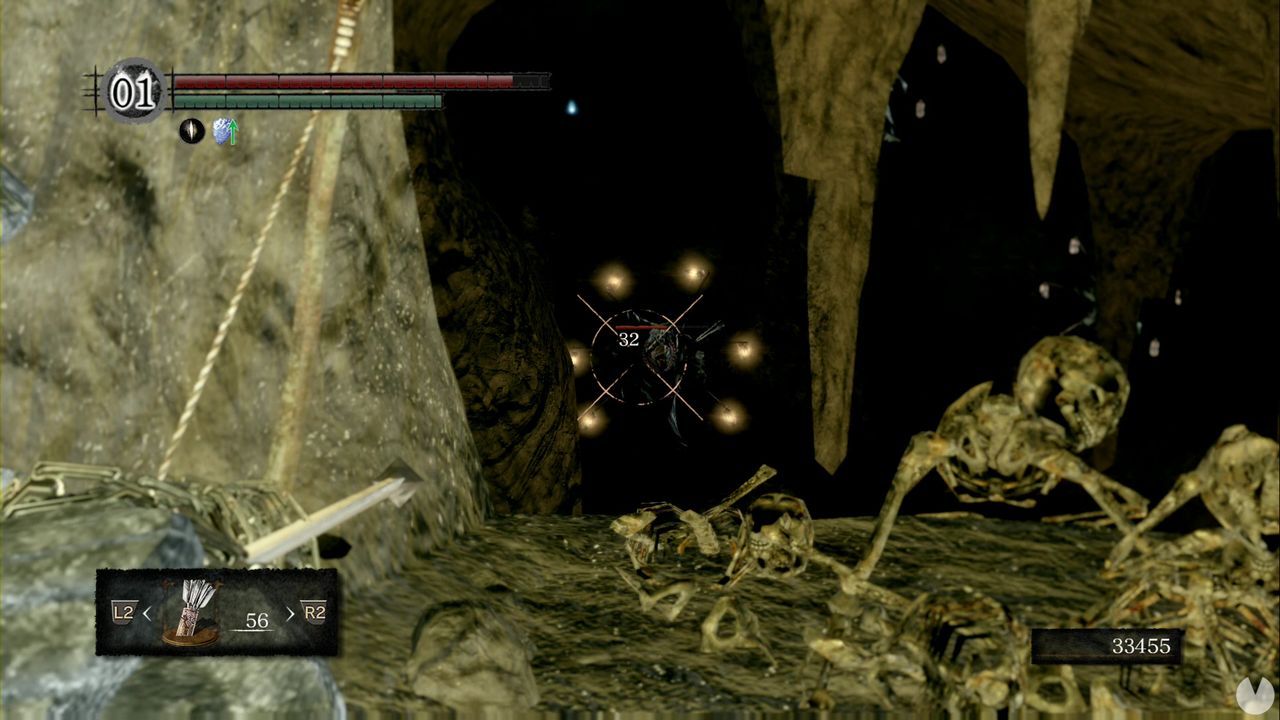The height and width of the screenshot is (720, 1280).
Task: Cycle items right using the right chevron
Action: coord(292,613)
